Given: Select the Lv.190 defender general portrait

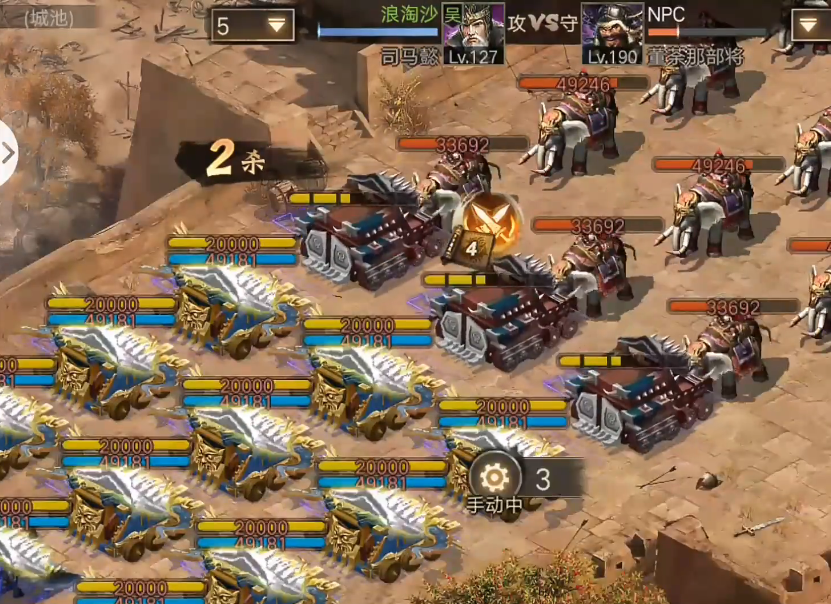Looking at the screenshot, I should [x=612, y=33].
